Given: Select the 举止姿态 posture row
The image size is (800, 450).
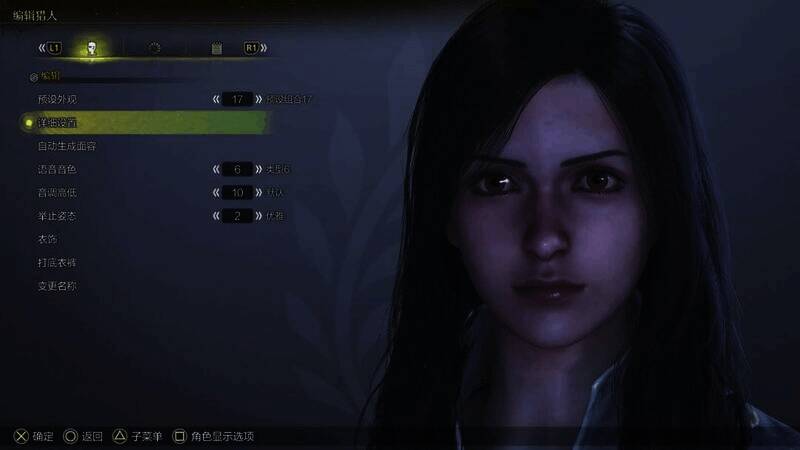Looking at the screenshot, I should pyautogui.click(x=56, y=215).
